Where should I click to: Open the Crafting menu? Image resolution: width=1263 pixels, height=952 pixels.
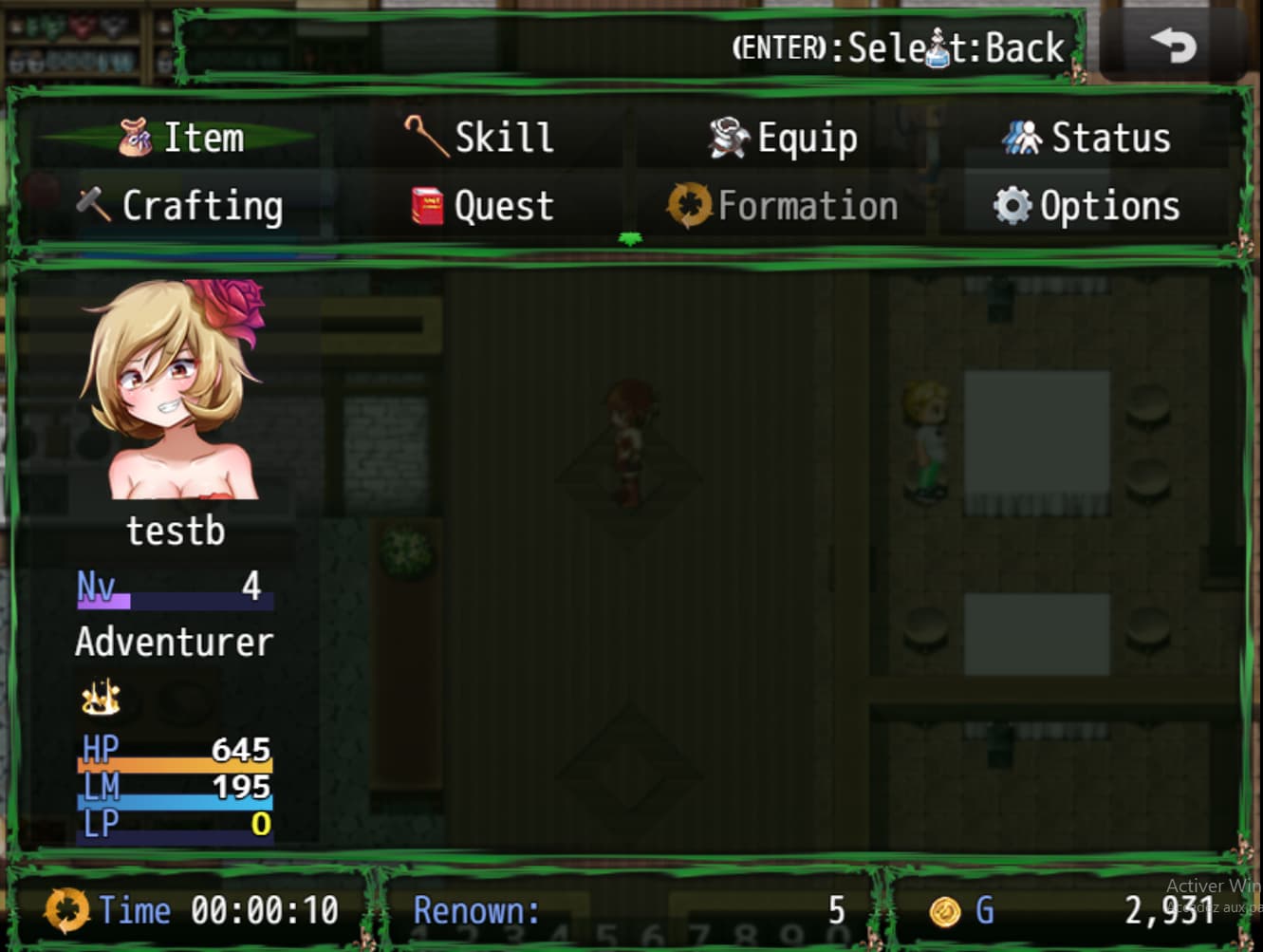click(180, 206)
